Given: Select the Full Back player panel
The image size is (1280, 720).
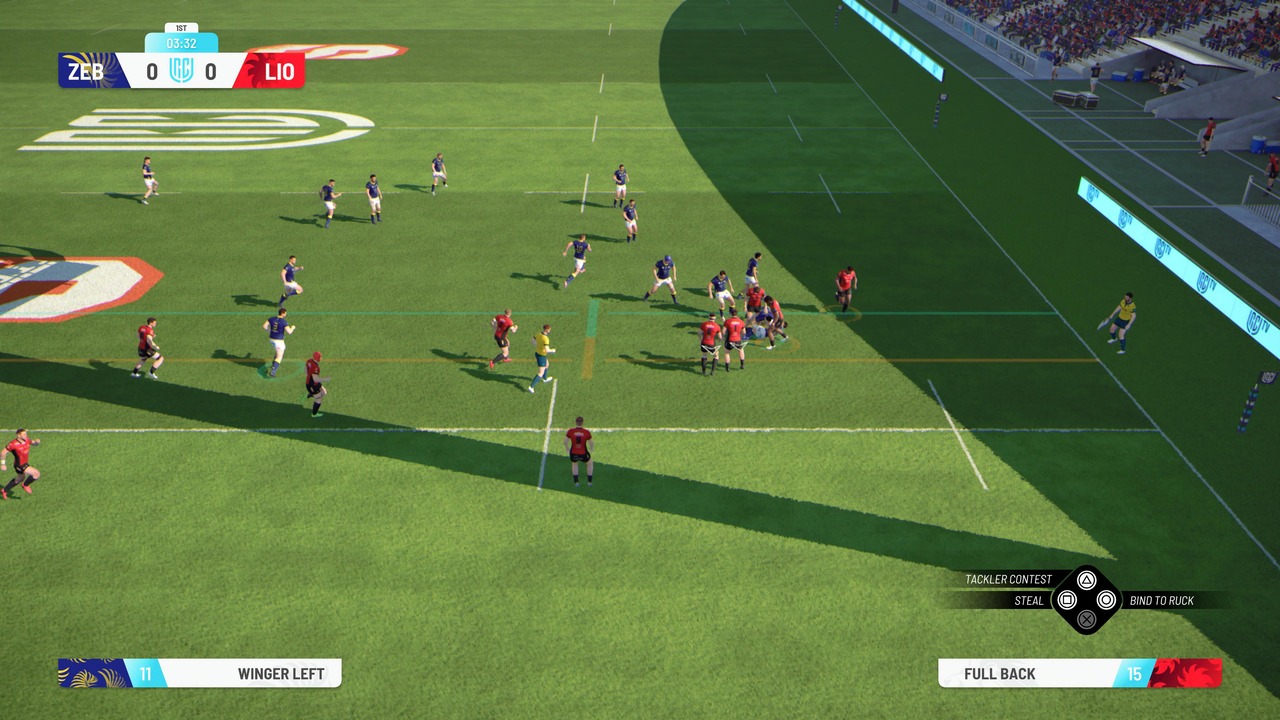Looking at the screenshot, I should coord(1078,673).
